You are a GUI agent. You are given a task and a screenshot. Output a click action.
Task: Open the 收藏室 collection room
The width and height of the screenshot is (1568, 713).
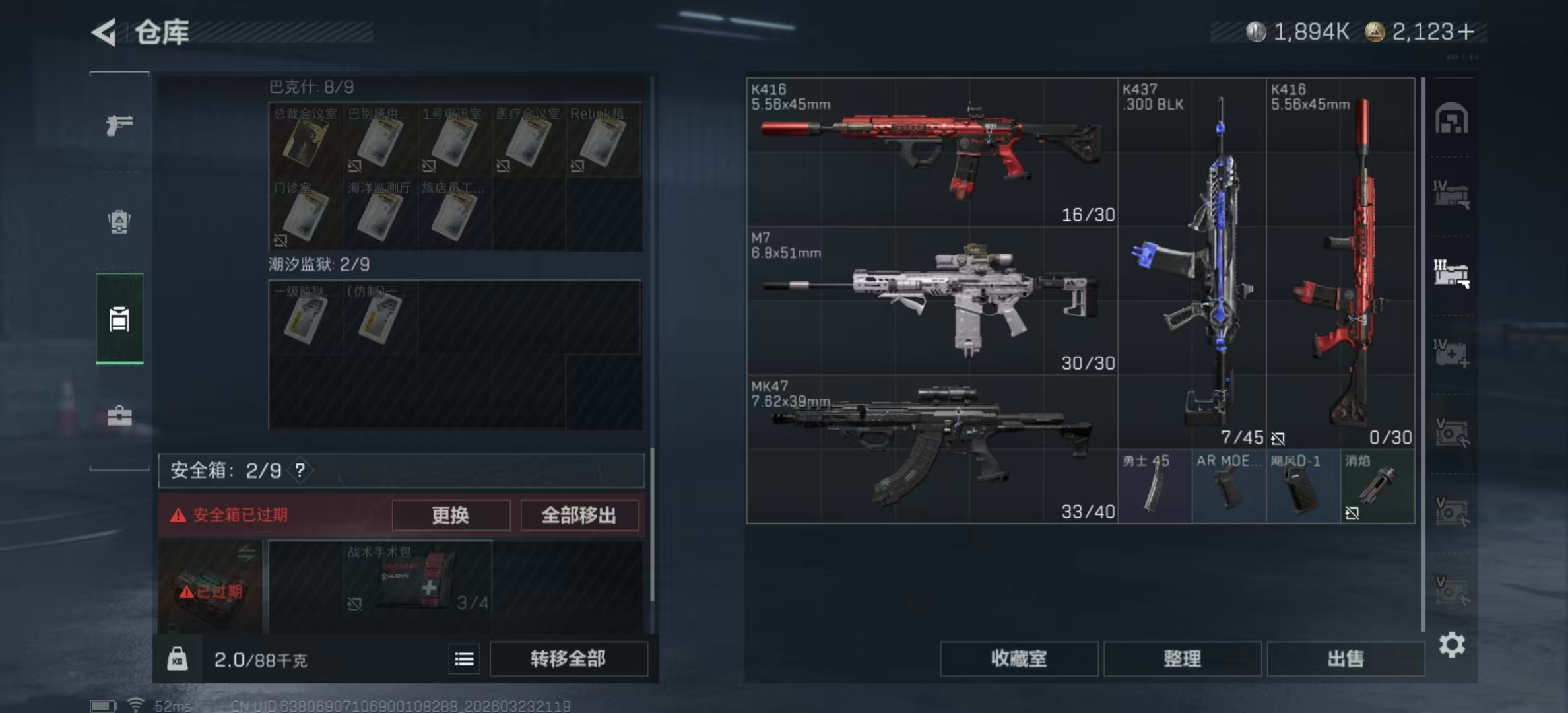[1018, 659]
